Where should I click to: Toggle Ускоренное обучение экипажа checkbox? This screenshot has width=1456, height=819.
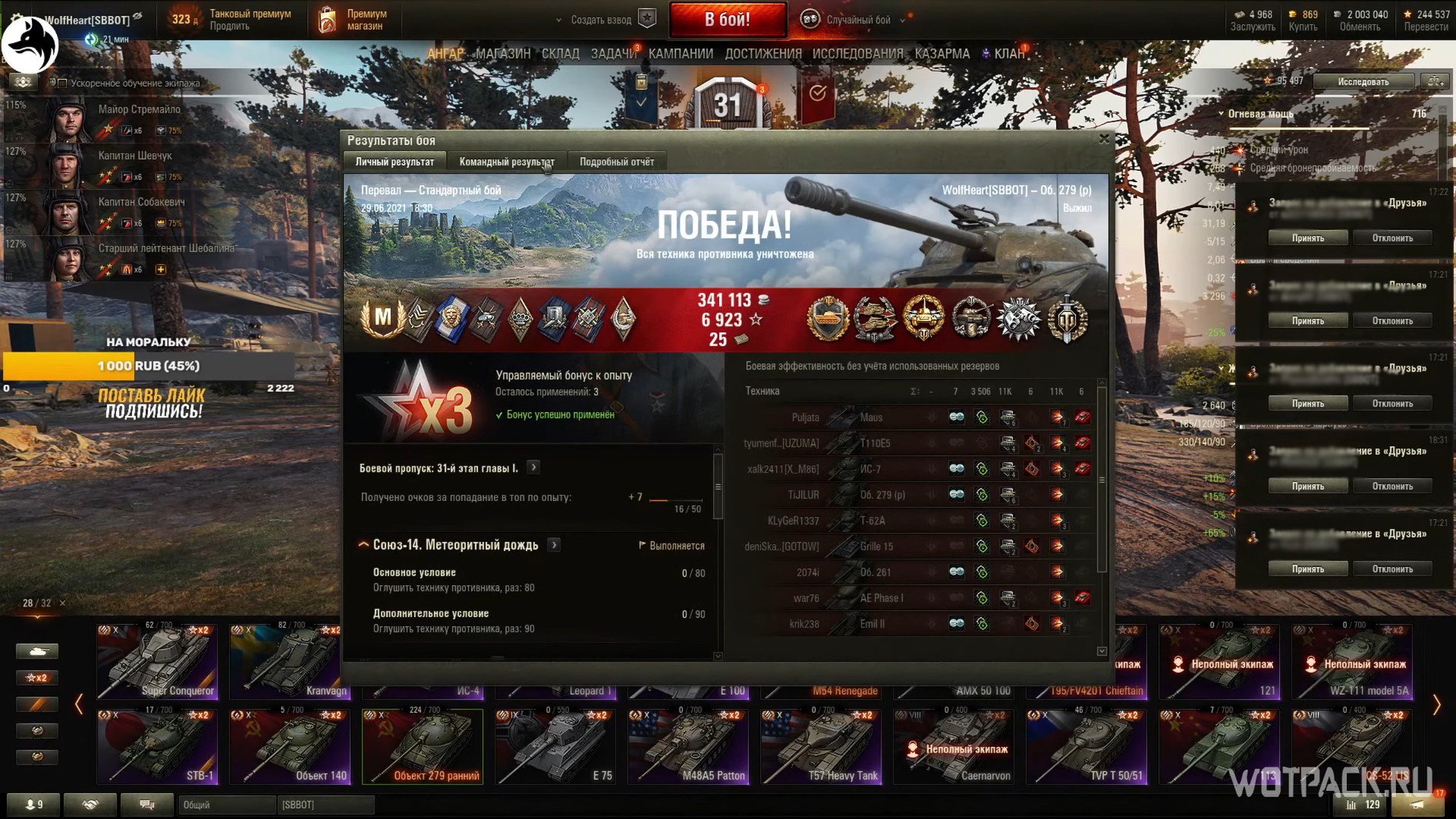(x=63, y=83)
